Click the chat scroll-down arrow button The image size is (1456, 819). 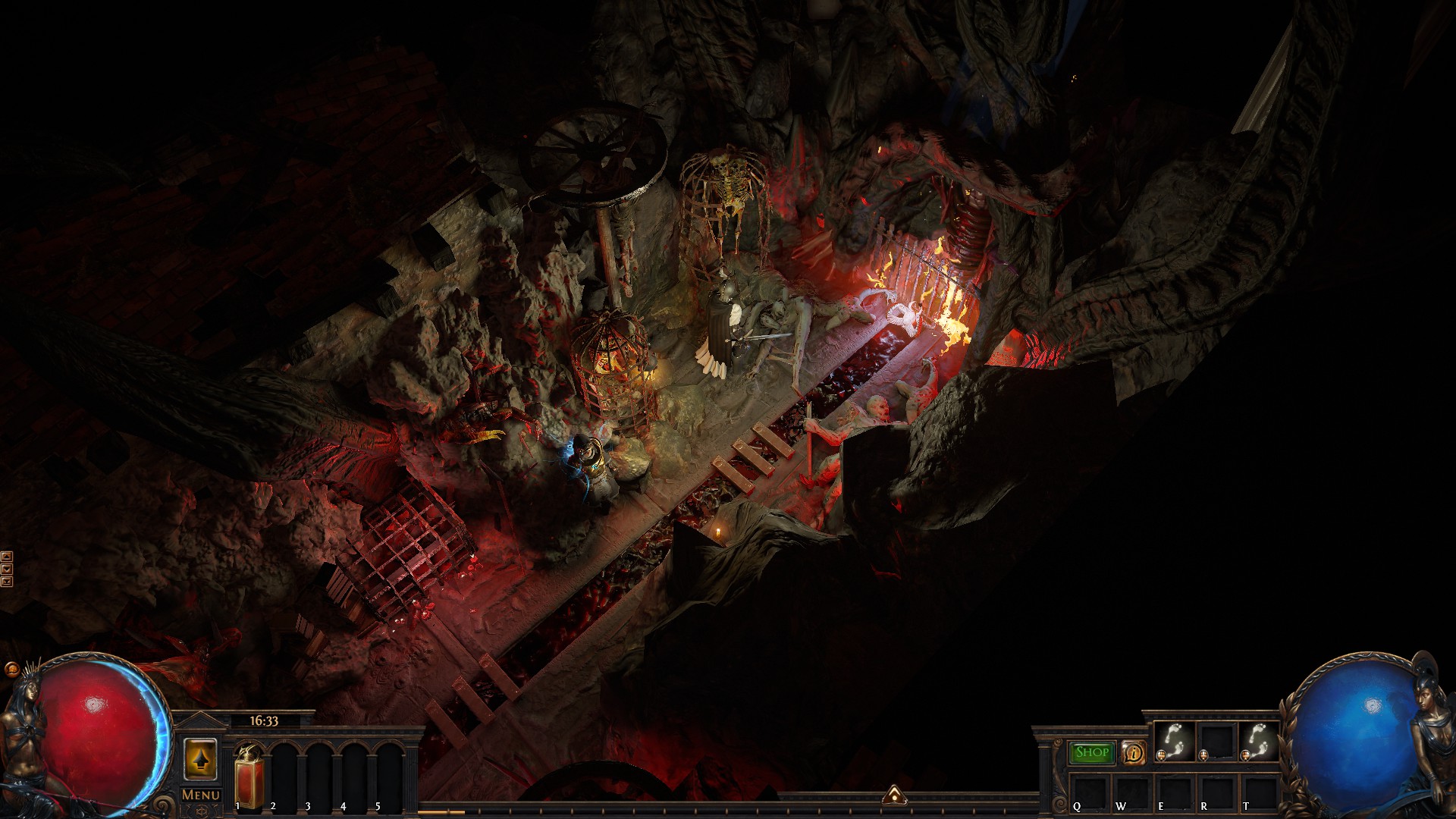pyautogui.click(x=7, y=569)
